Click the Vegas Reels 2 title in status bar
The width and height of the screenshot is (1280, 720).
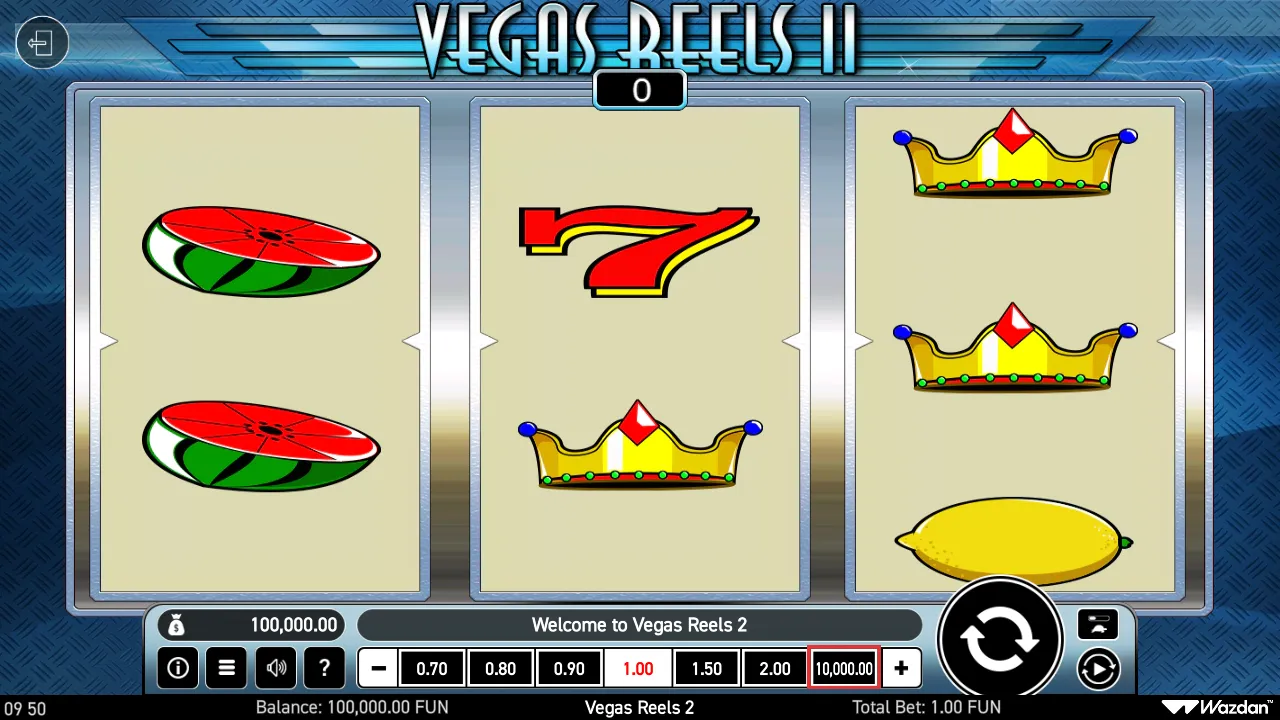coord(639,707)
